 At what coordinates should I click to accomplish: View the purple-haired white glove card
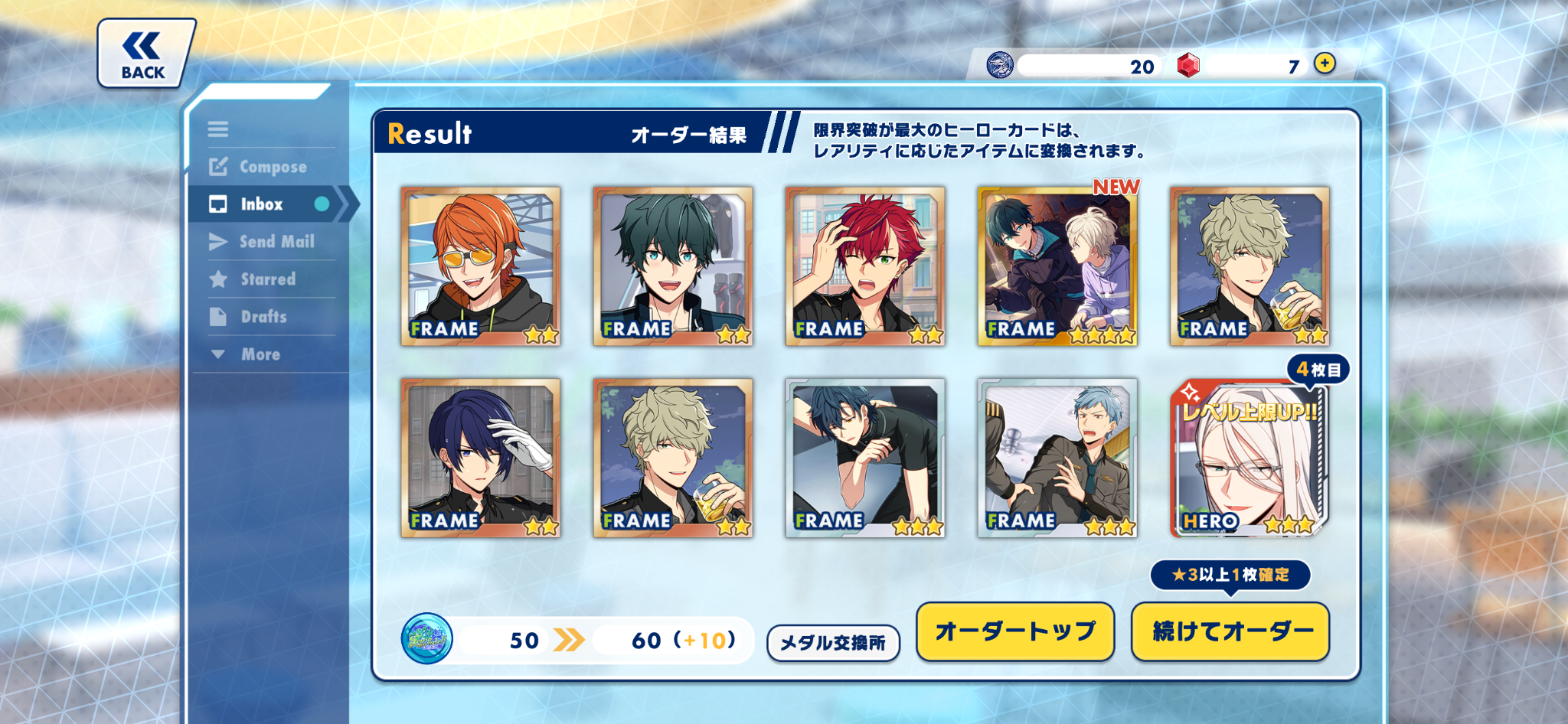[x=480, y=458]
